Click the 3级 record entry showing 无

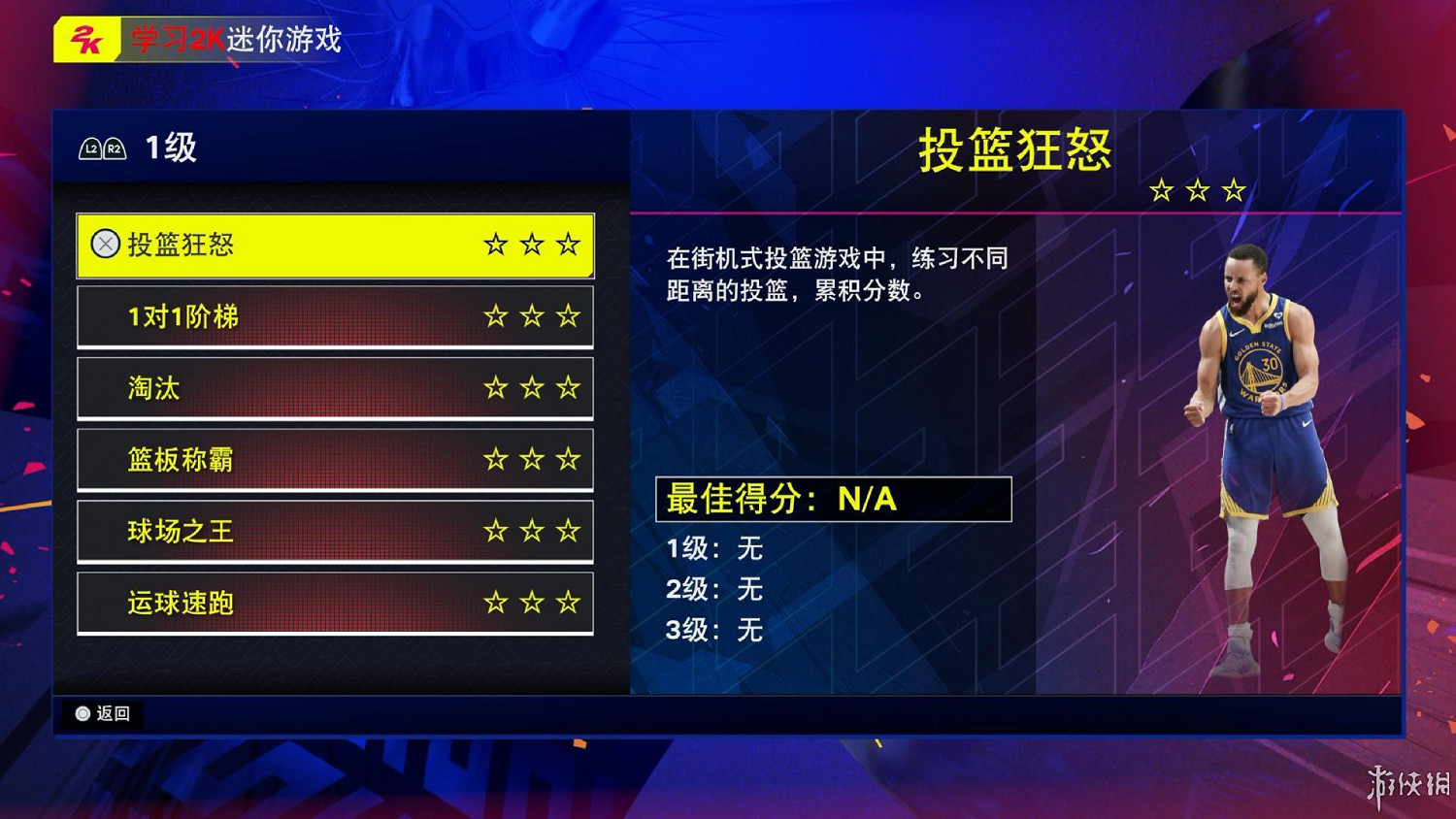tap(713, 631)
